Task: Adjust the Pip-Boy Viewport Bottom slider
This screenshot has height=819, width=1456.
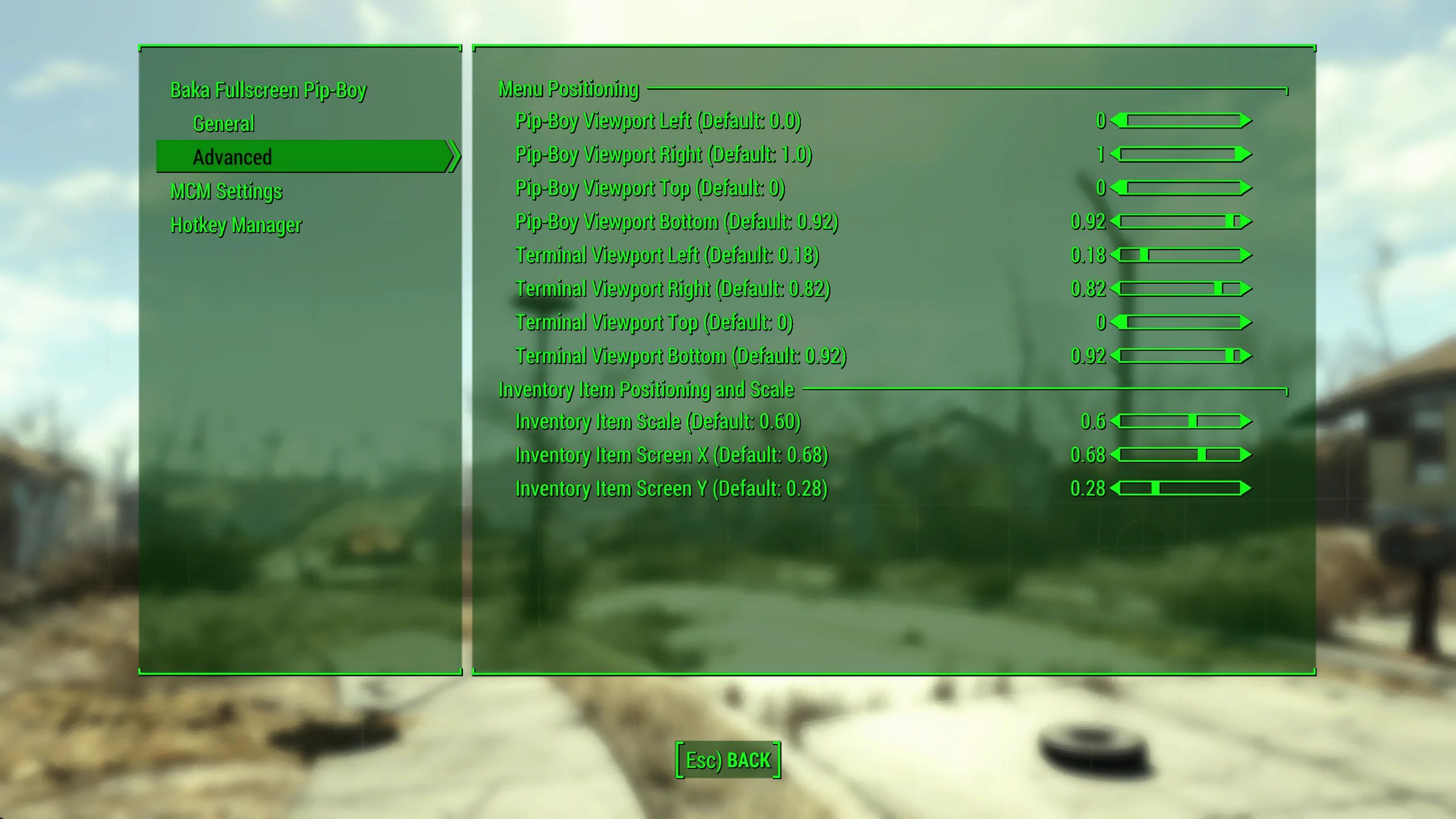Action: point(1180,221)
